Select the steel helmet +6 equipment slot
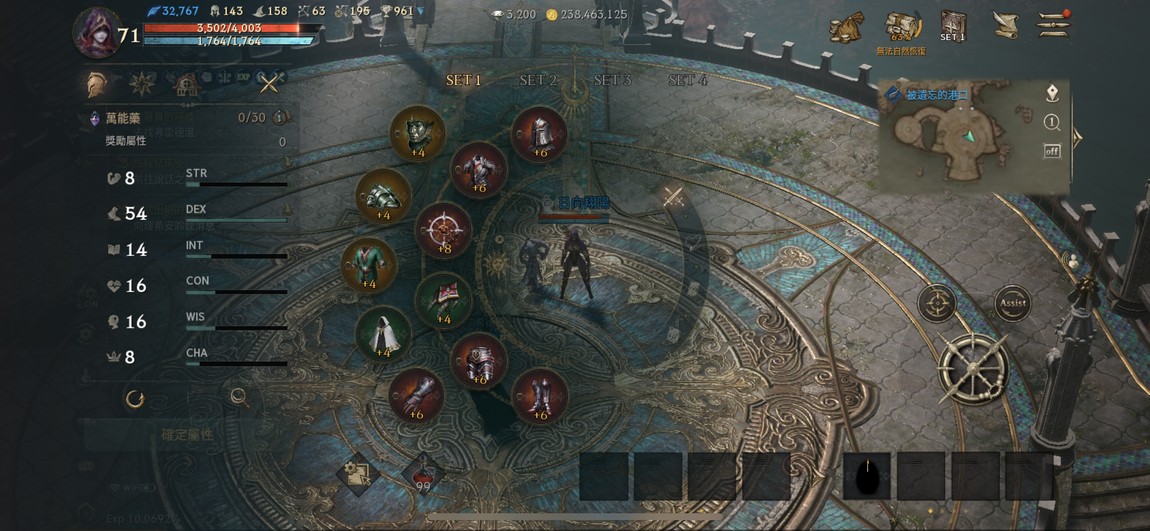Screen dimensions: 1150x531 540,134
